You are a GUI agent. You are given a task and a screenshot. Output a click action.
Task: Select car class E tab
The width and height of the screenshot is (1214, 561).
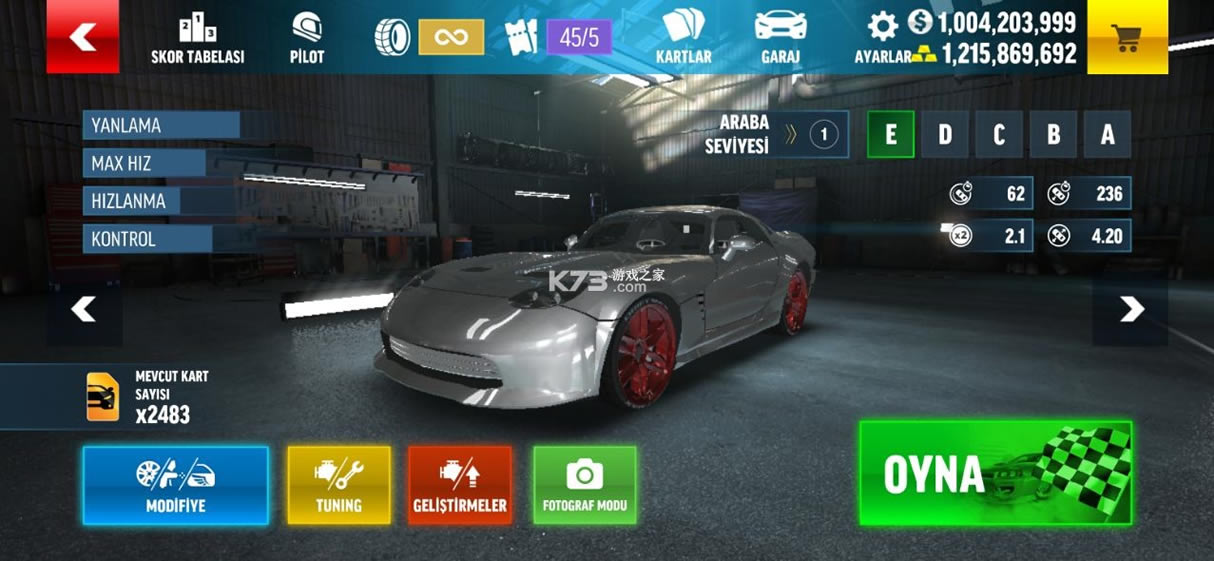point(890,135)
